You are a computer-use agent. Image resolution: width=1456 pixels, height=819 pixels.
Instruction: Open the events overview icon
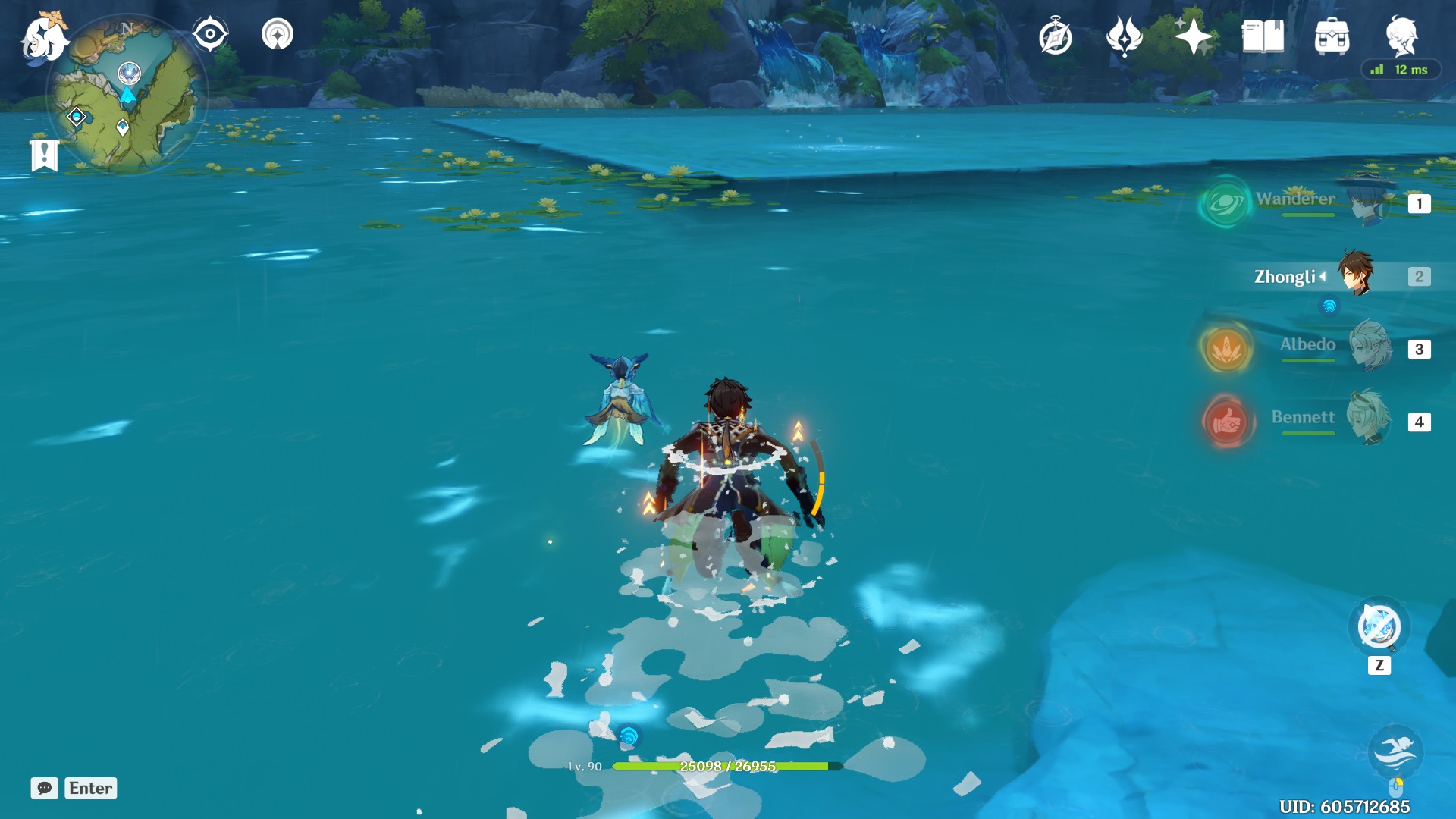pyautogui.click(x=1126, y=33)
